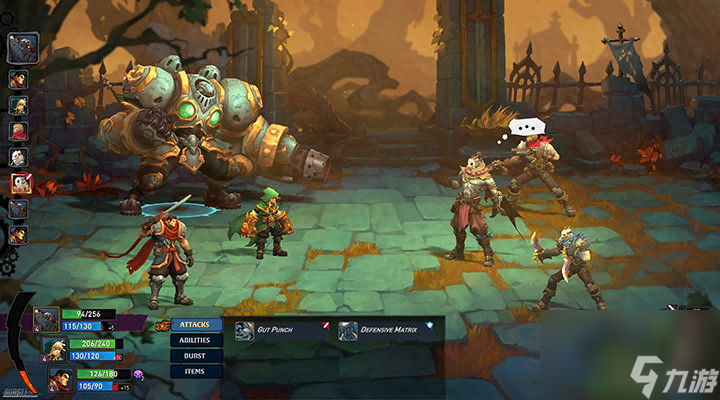The image size is (720, 400).
Task: Click the blonde hero's party portrait
Action: 53,349
